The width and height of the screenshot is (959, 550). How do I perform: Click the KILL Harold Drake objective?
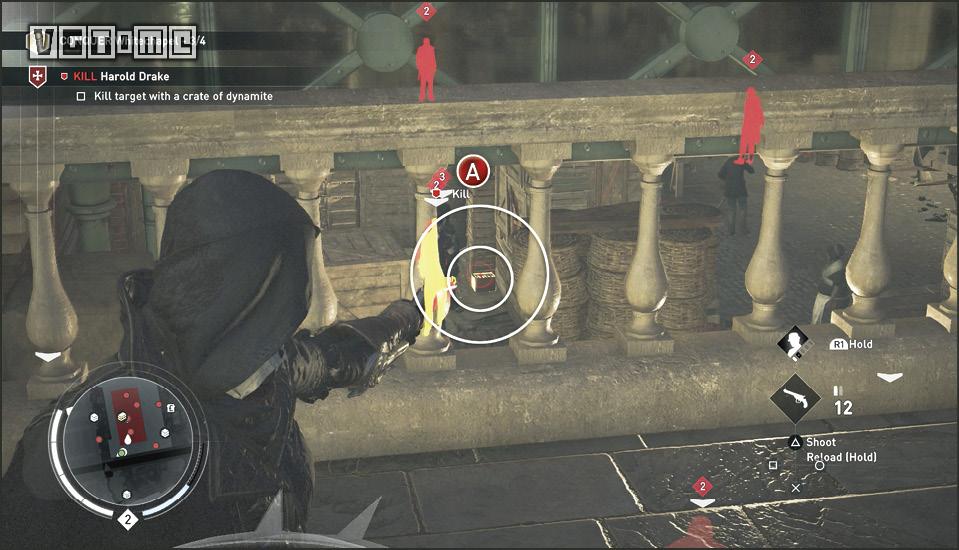(x=121, y=76)
